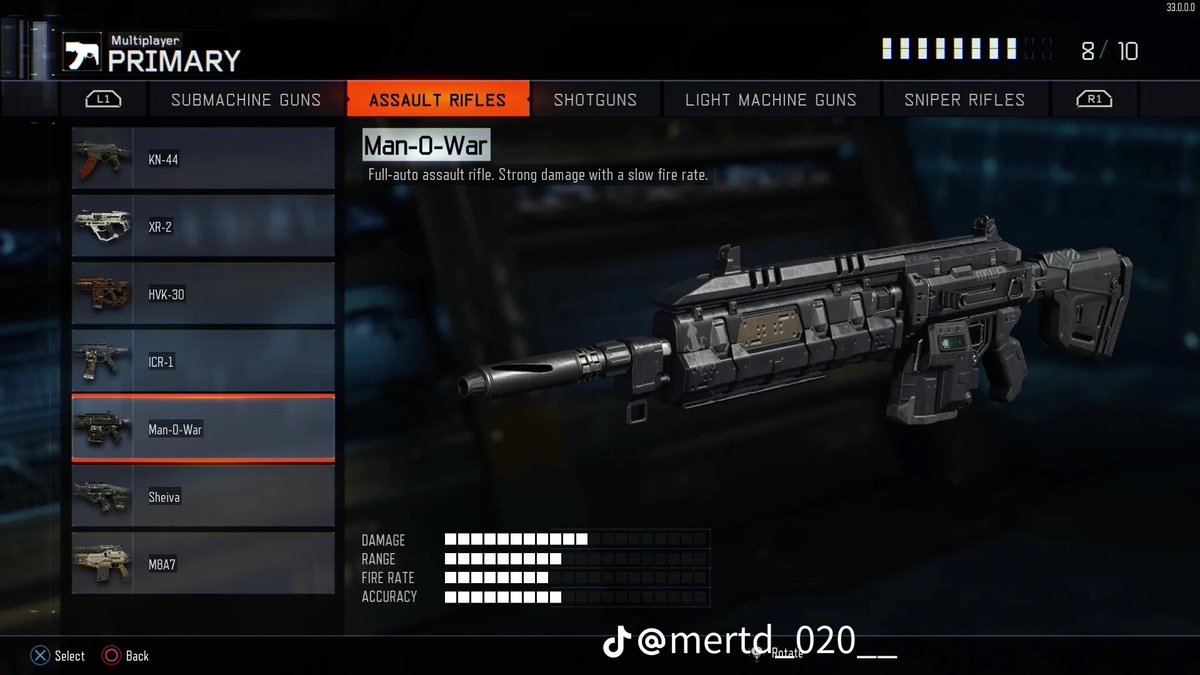The height and width of the screenshot is (675, 1200).
Task: Select the highlighted Man-O-War row
Action: [203, 430]
